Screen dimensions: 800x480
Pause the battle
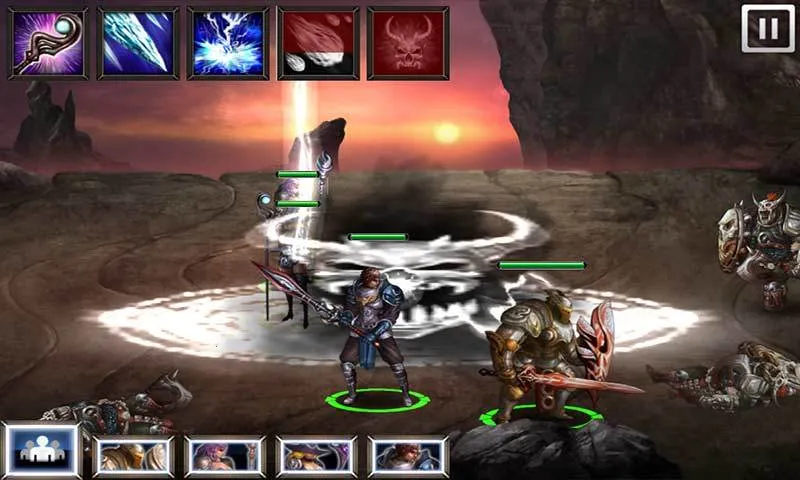point(767,28)
